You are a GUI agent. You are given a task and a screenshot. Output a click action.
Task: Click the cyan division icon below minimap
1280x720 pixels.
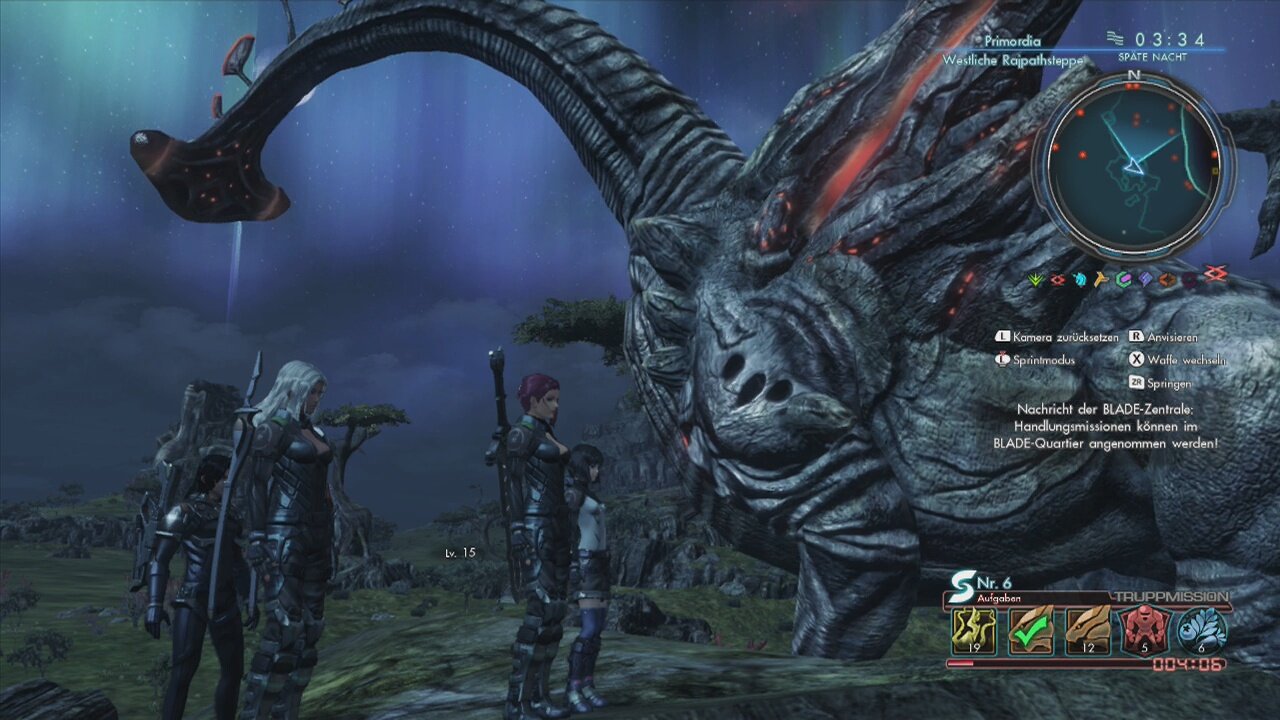click(1080, 280)
